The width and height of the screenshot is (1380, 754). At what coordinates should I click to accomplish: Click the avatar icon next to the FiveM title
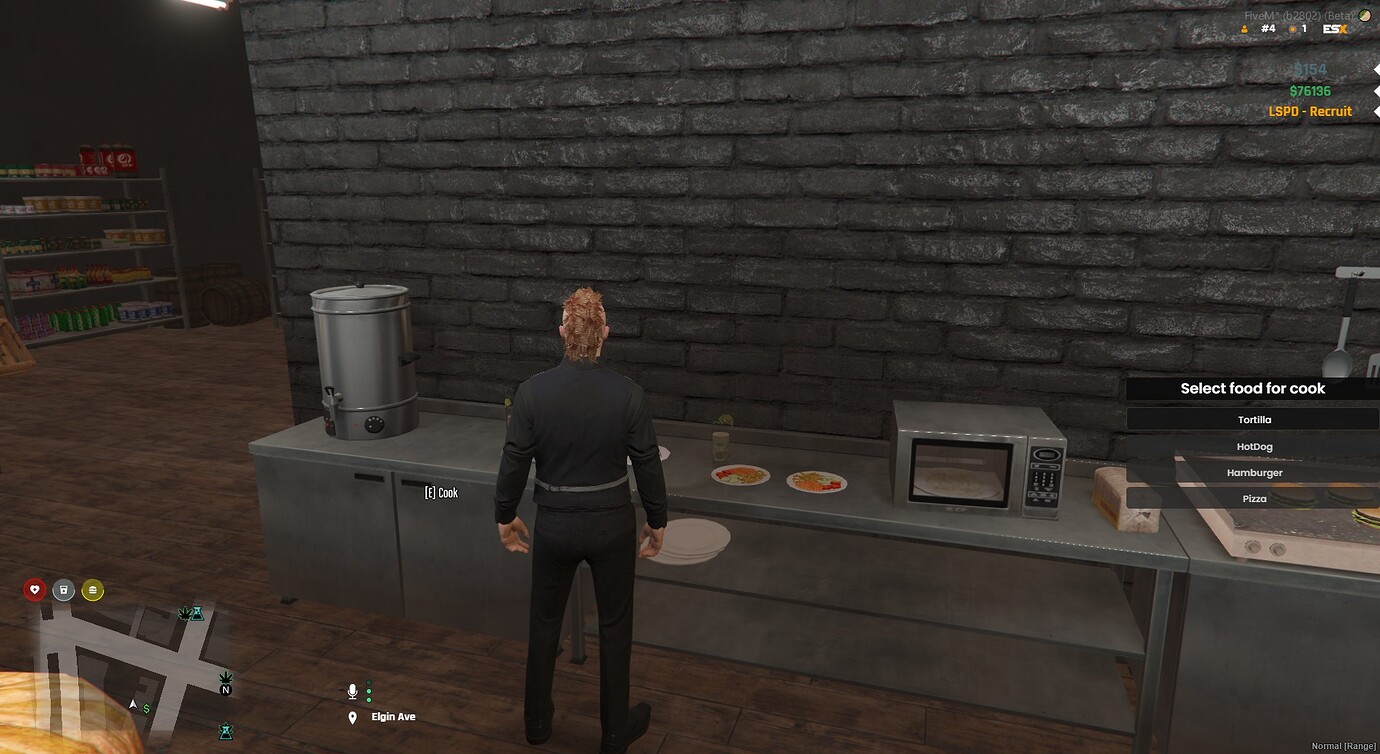pyautogui.click(x=1364, y=15)
